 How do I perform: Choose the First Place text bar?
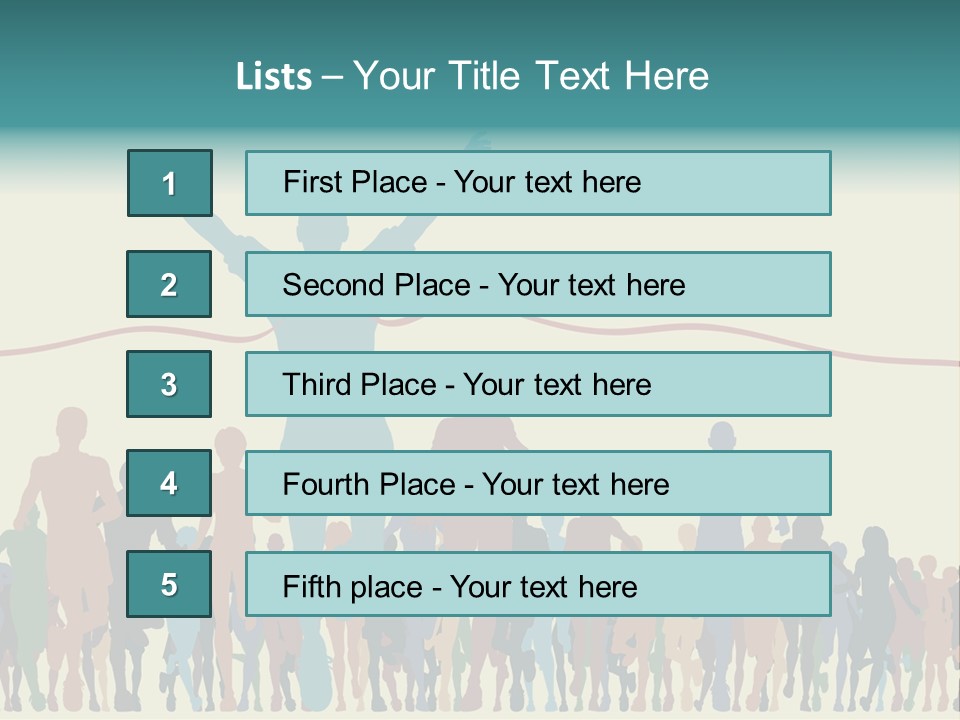click(x=538, y=183)
